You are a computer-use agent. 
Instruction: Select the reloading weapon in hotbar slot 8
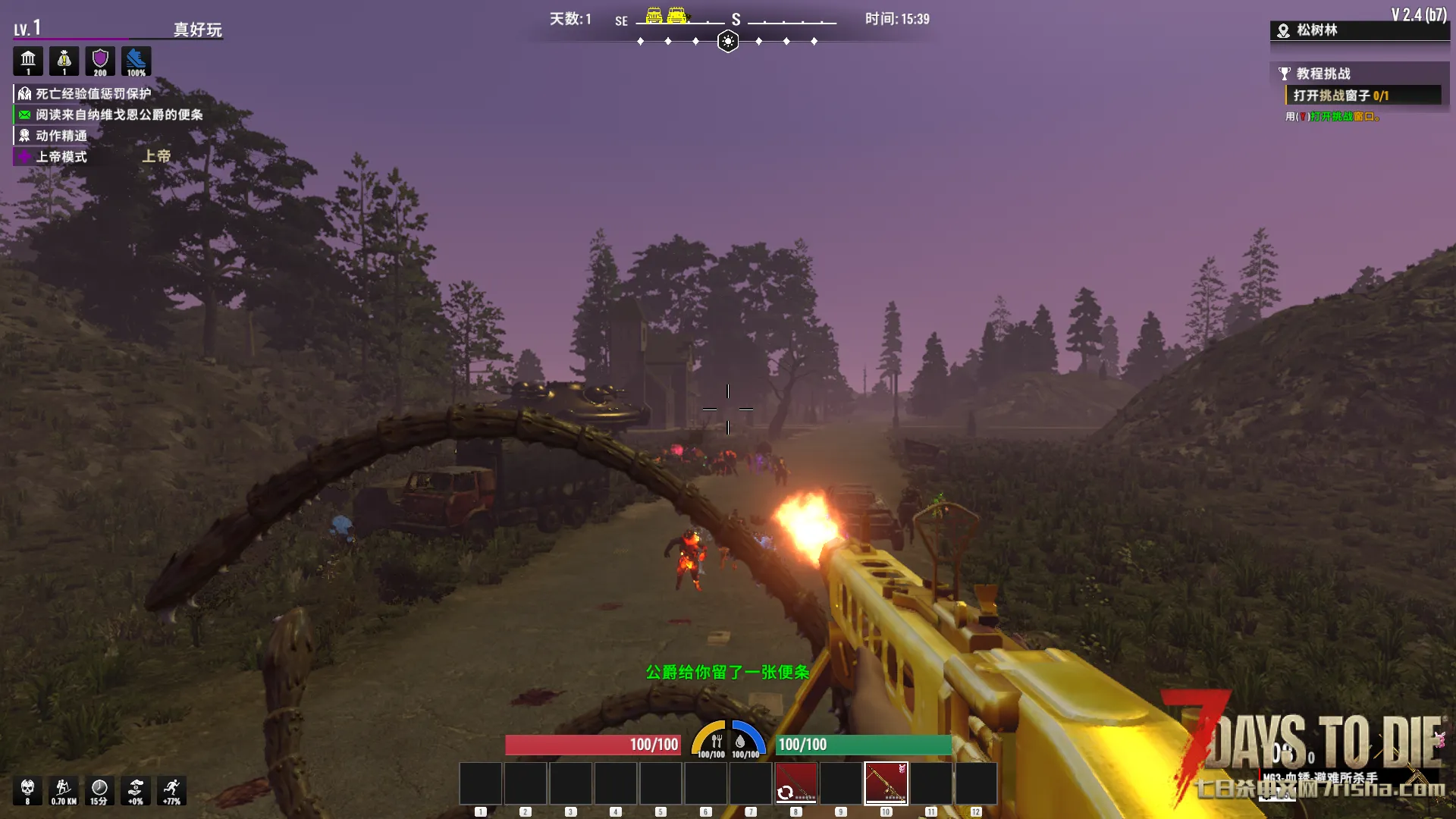795,783
